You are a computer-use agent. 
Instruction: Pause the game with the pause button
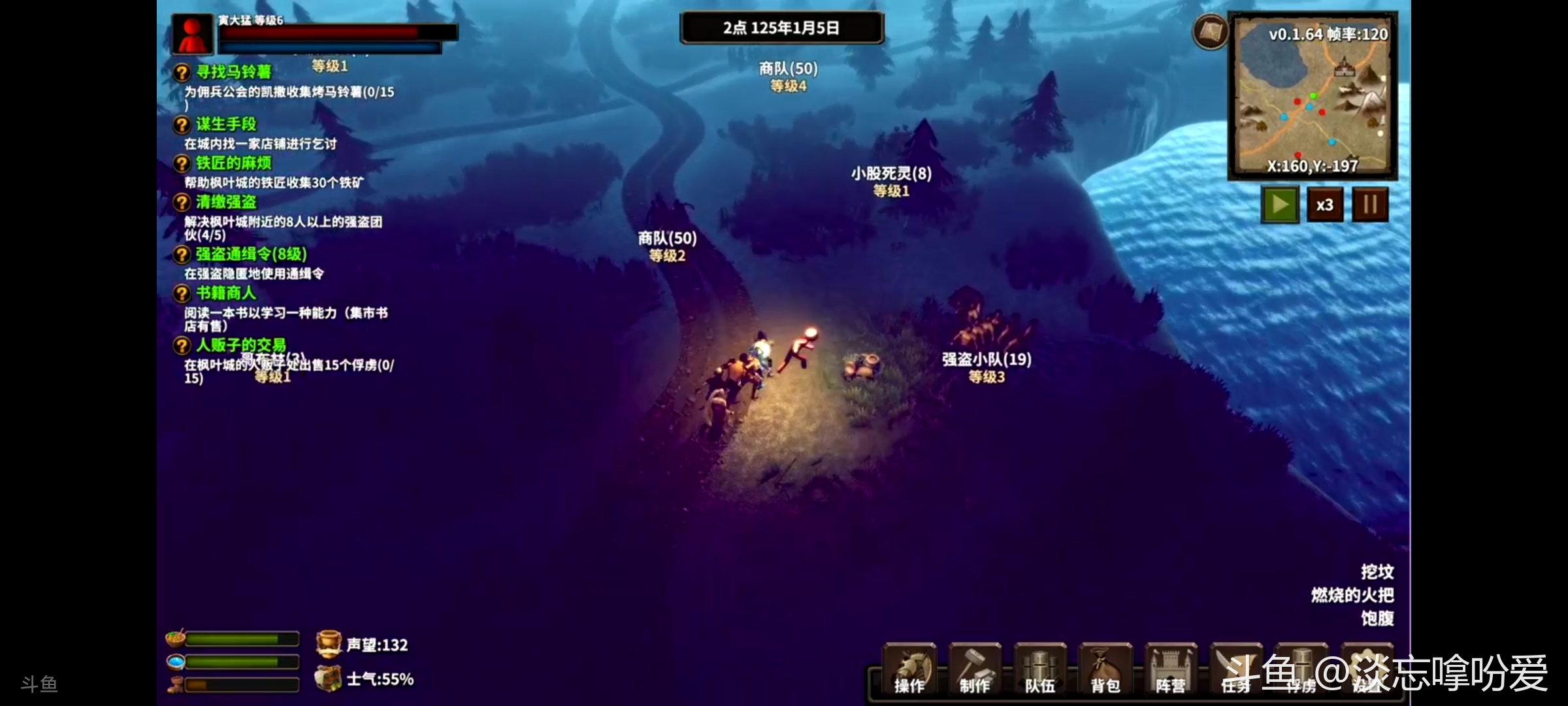(1370, 205)
